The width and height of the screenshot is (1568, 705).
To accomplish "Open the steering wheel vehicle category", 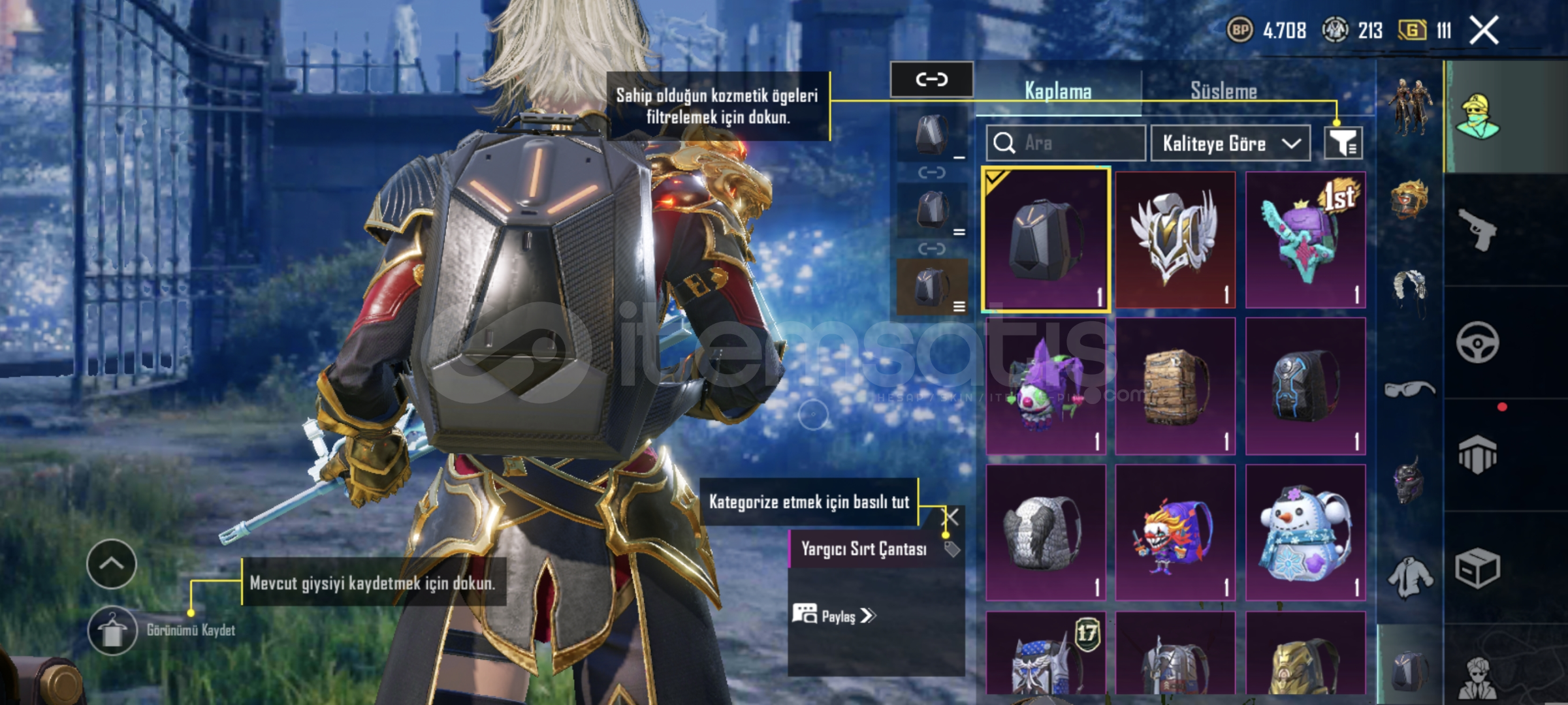I will (x=1477, y=342).
